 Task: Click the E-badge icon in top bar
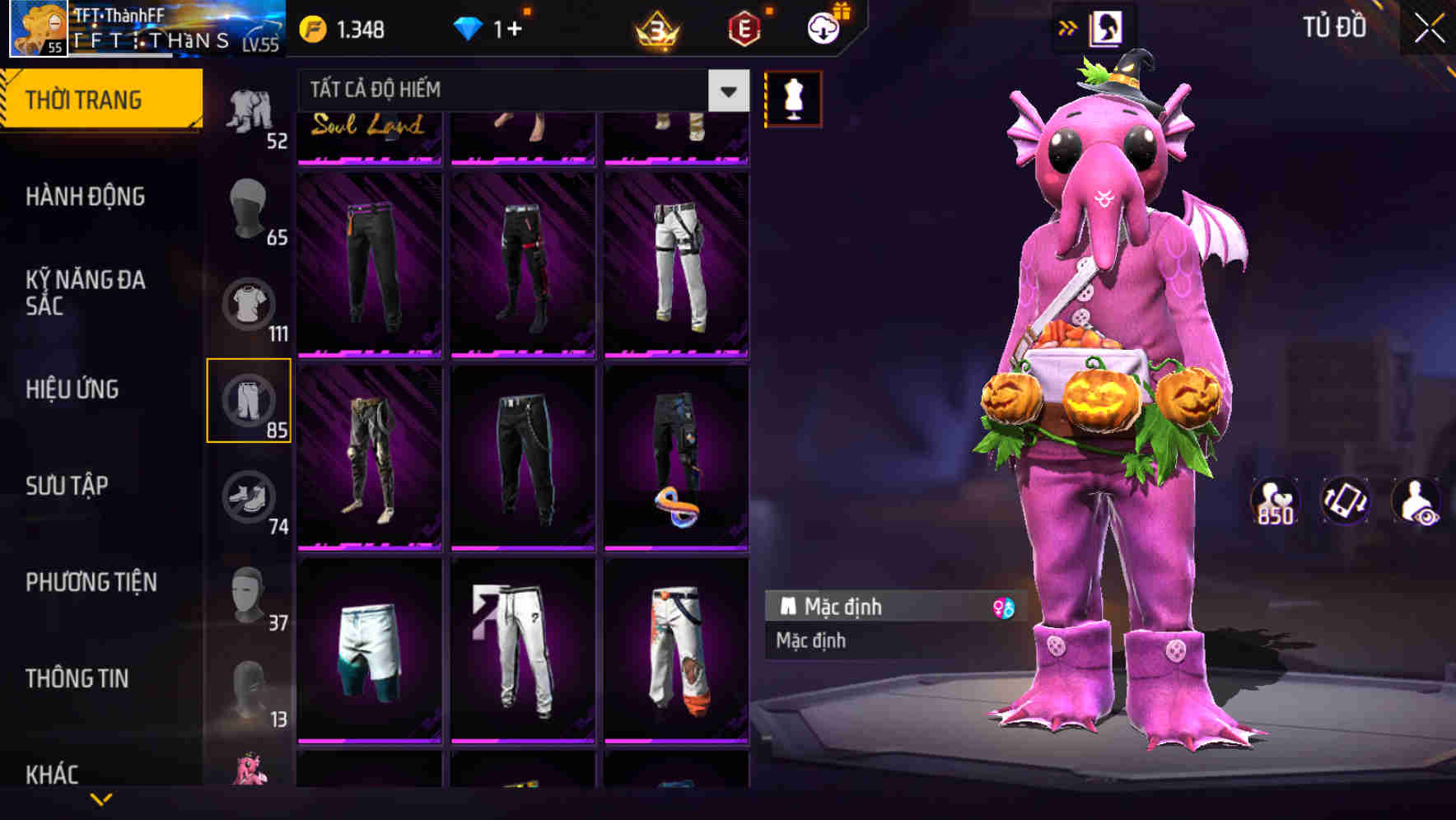[744, 27]
